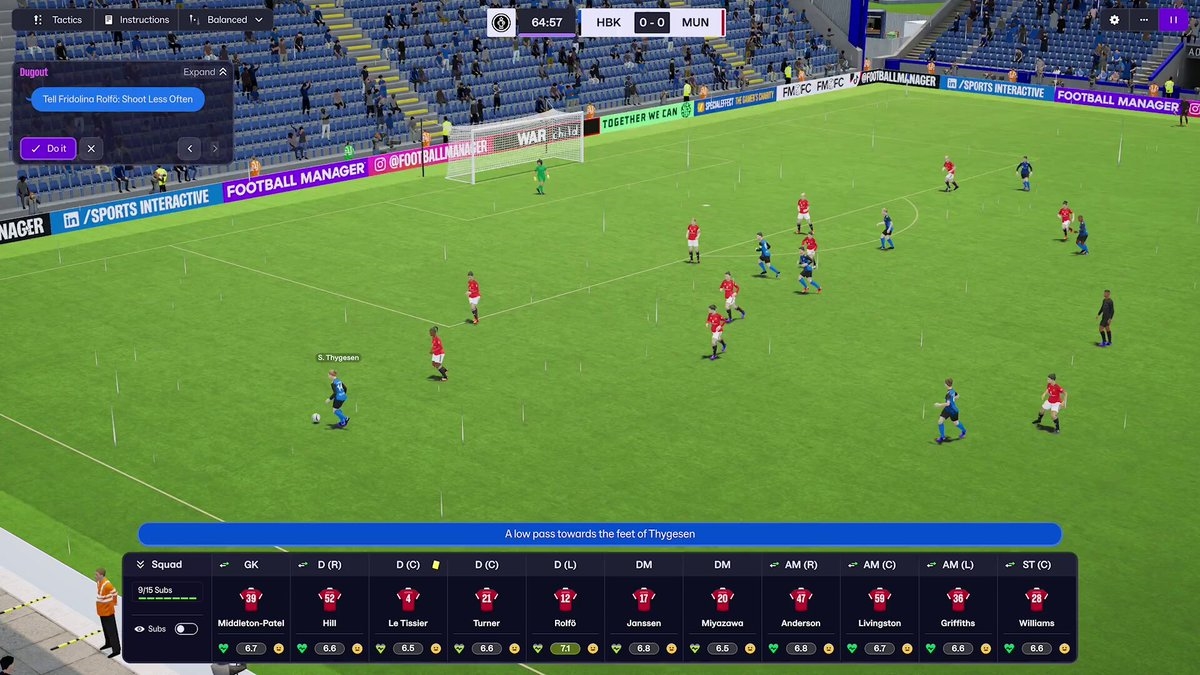Open the Tactics panel
This screenshot has width=1200, height=675.
(58, 20)
